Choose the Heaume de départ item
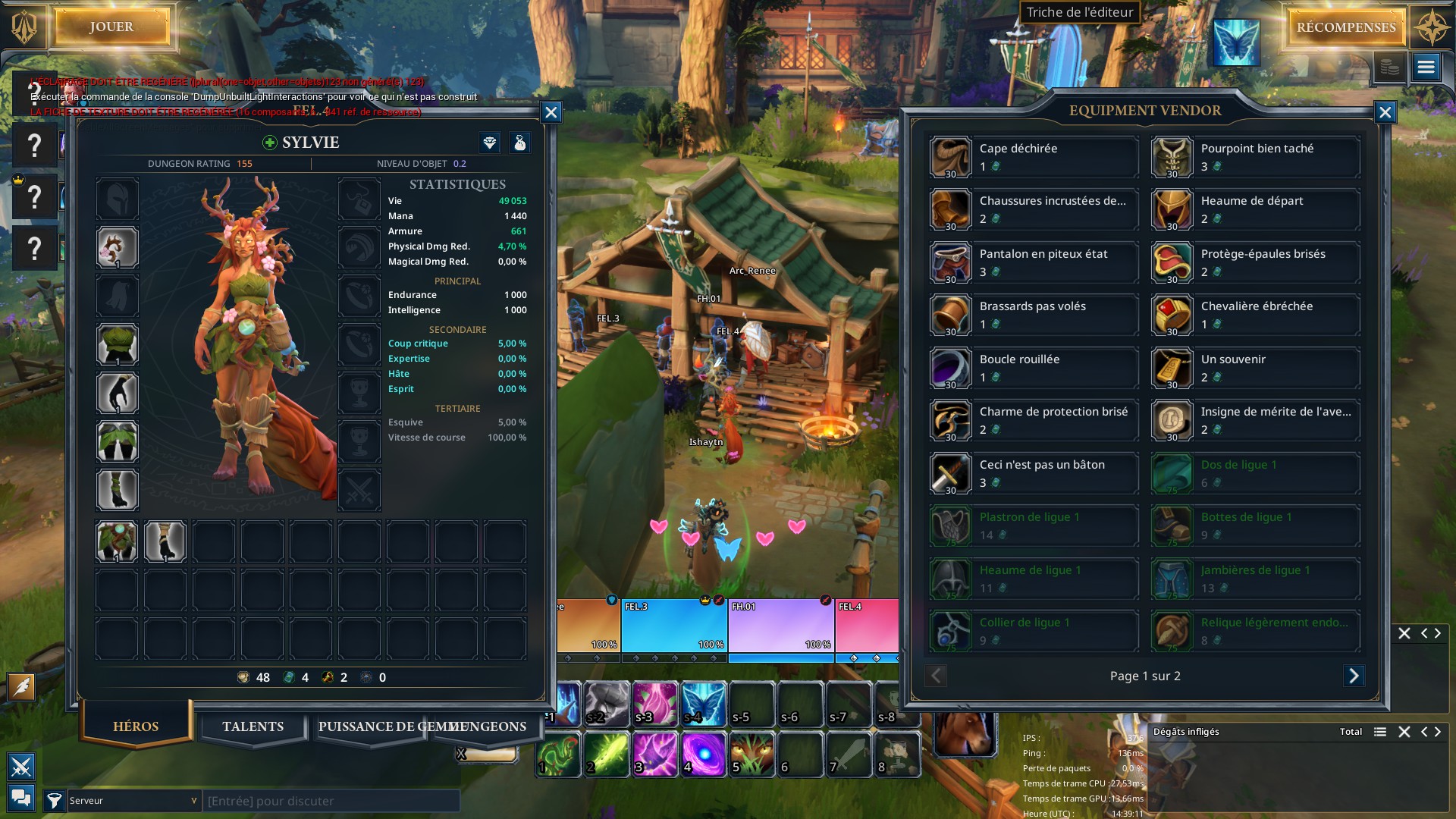This screenshot has width=1456, height=819. click(1254, 210)
